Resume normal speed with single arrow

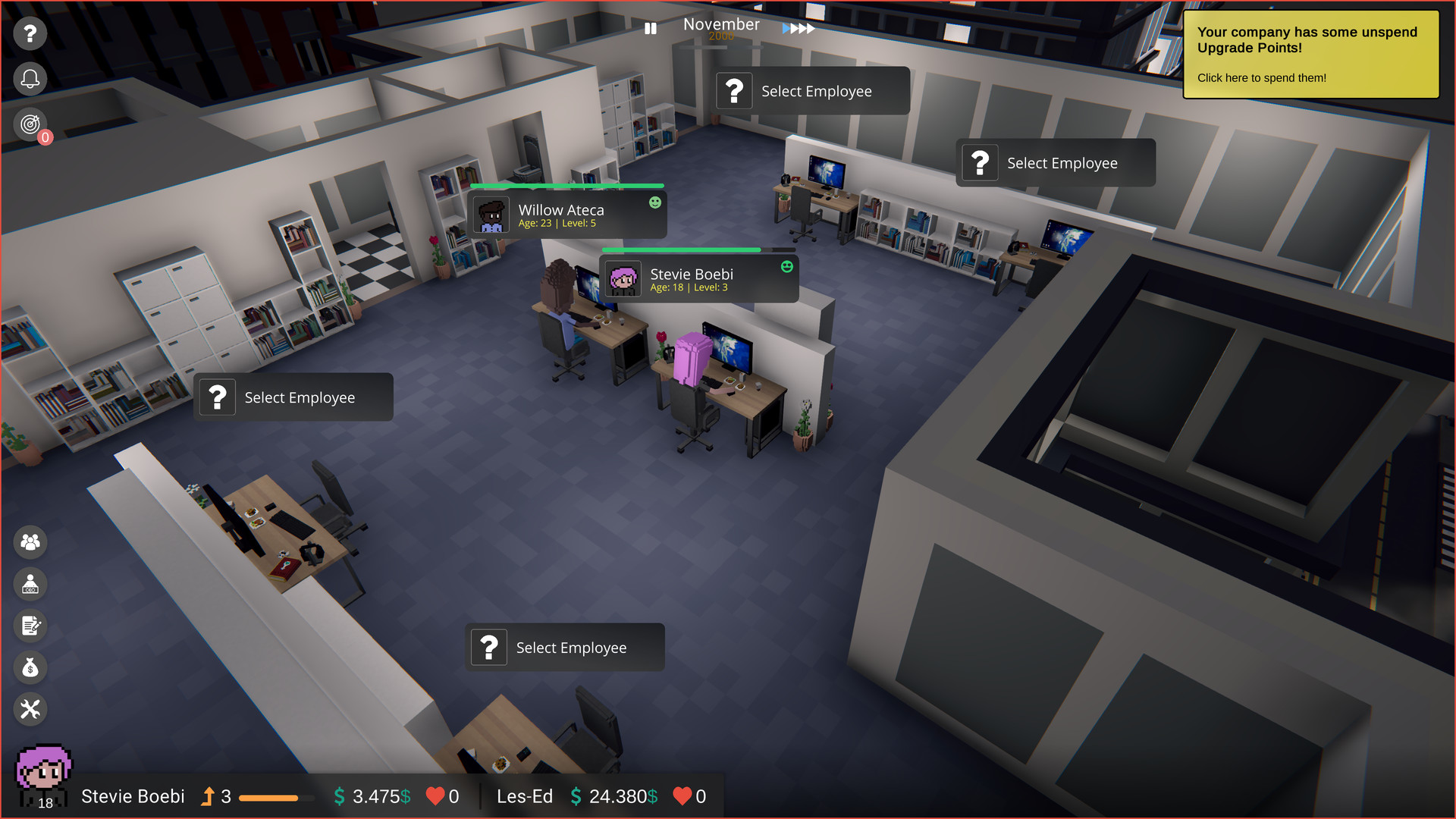786,27
